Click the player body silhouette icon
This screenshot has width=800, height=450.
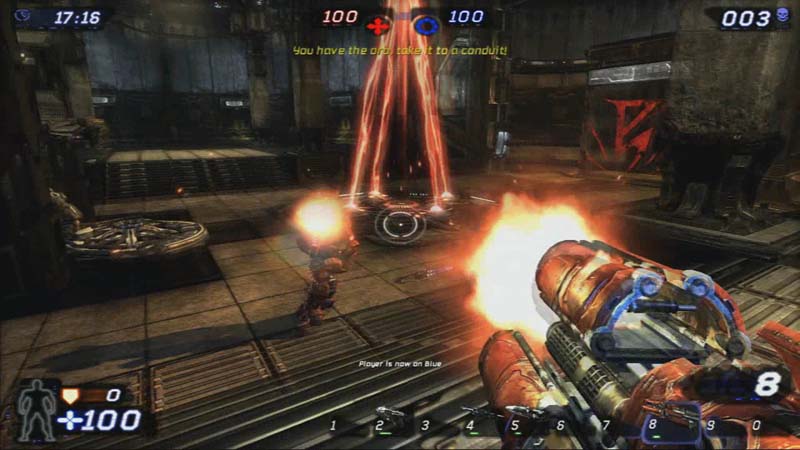click(x=38, y=410)
